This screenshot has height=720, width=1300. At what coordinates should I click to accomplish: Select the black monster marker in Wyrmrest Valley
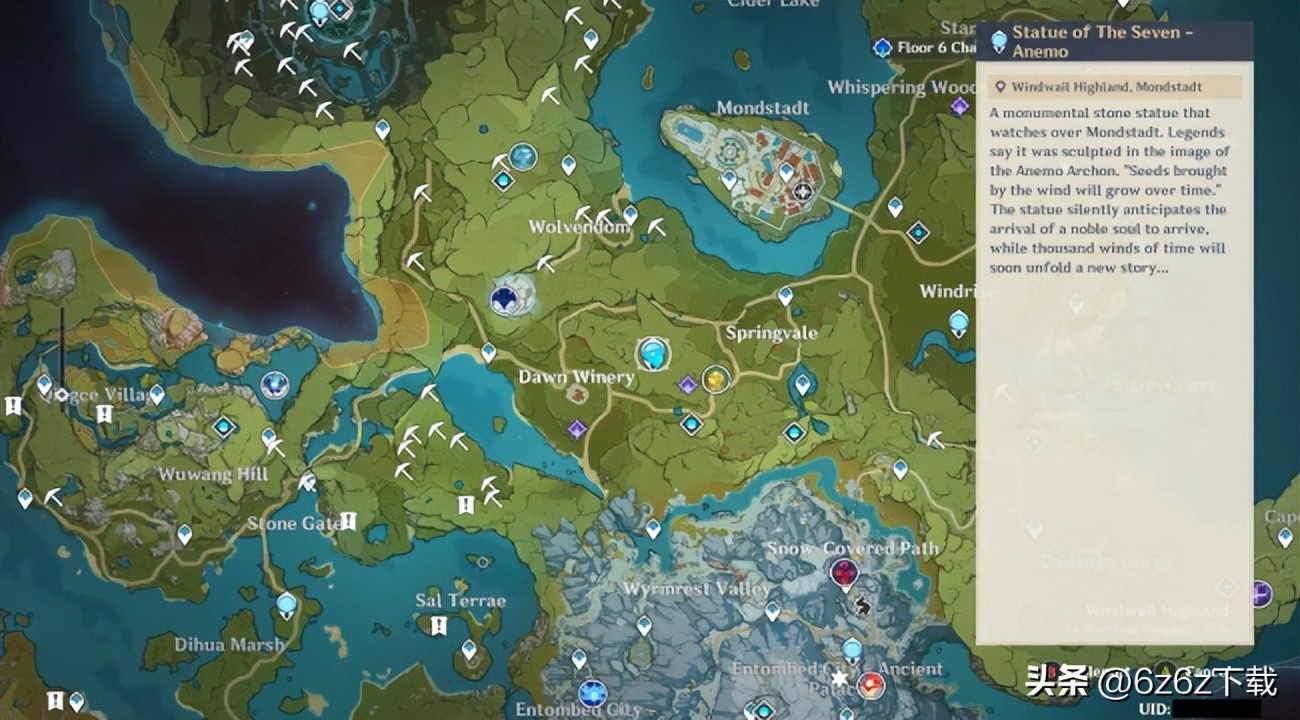[x=862, y=606]
